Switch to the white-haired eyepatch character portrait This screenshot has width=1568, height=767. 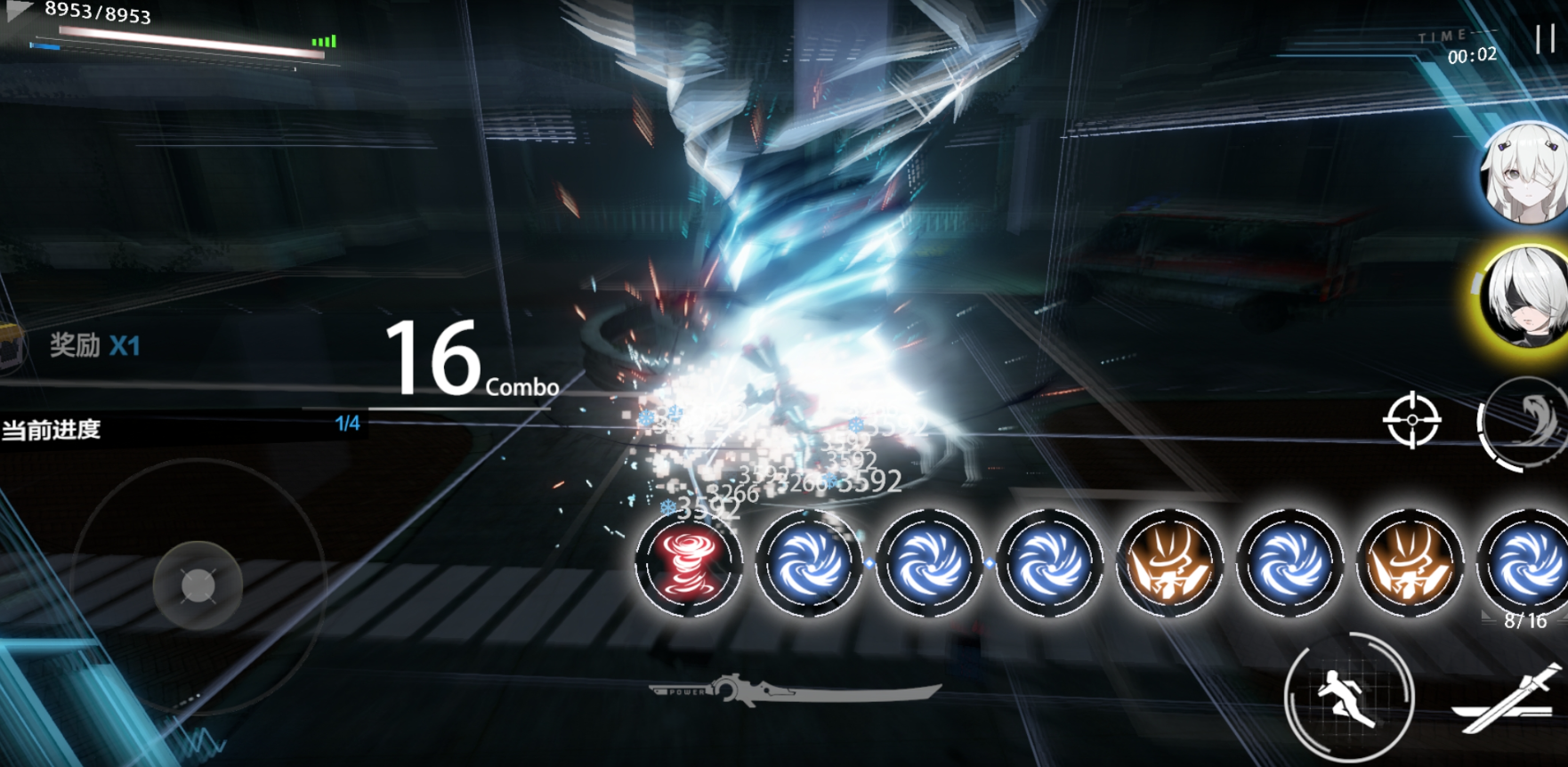(1525, 174)
